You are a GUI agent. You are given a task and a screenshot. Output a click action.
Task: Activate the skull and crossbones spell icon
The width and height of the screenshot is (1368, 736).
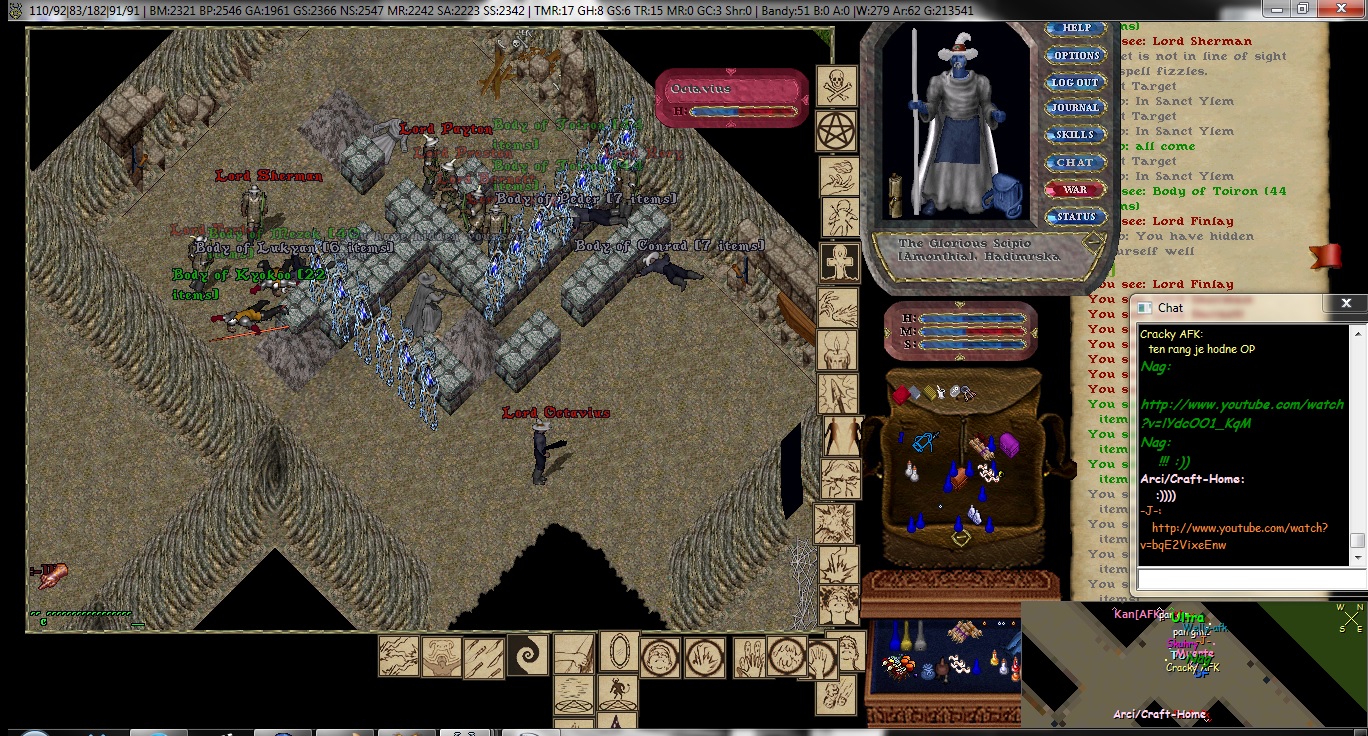click(x=837, y=86)
